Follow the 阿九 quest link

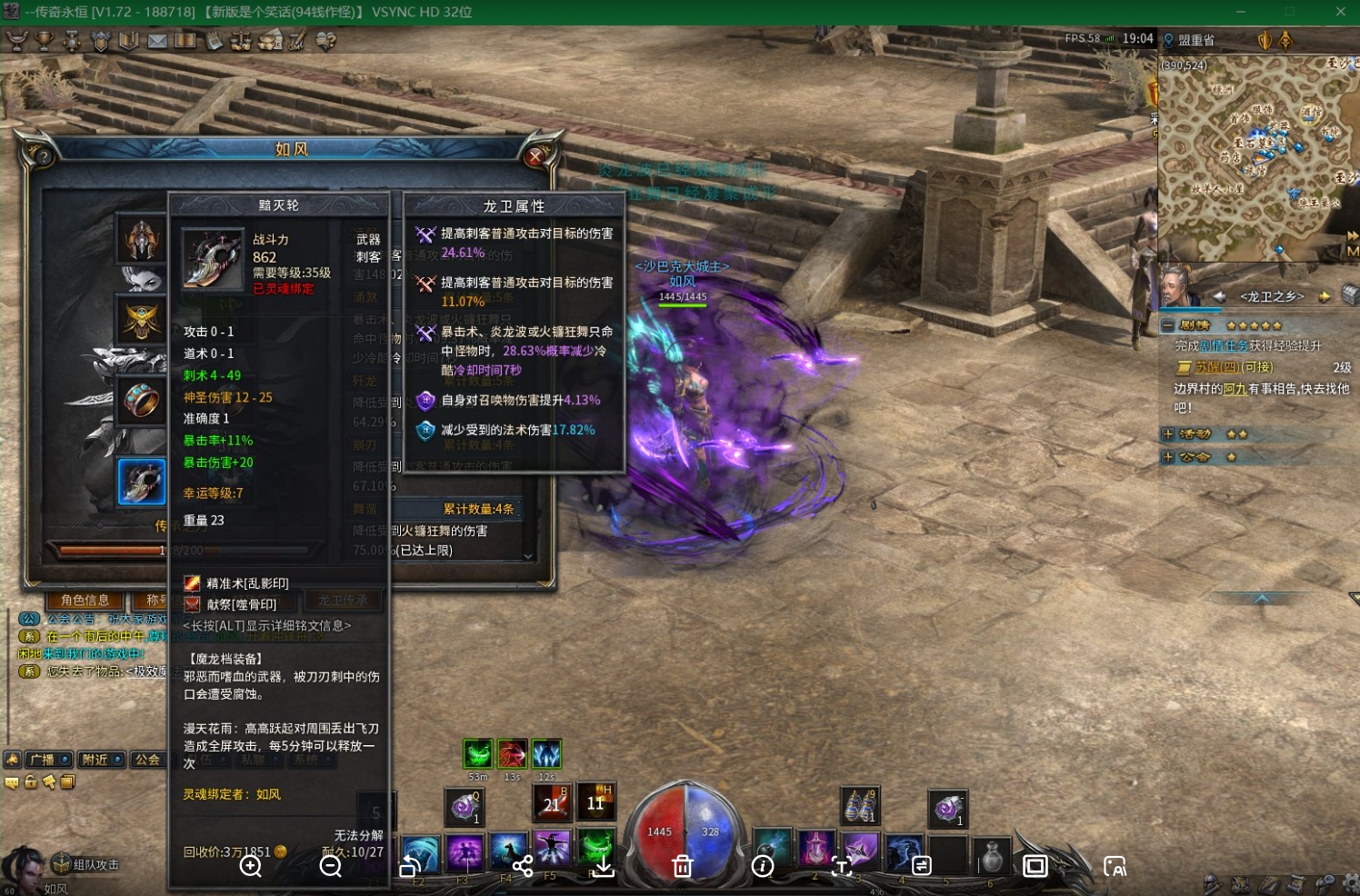pyautogui.click(x=1235, y=389)
